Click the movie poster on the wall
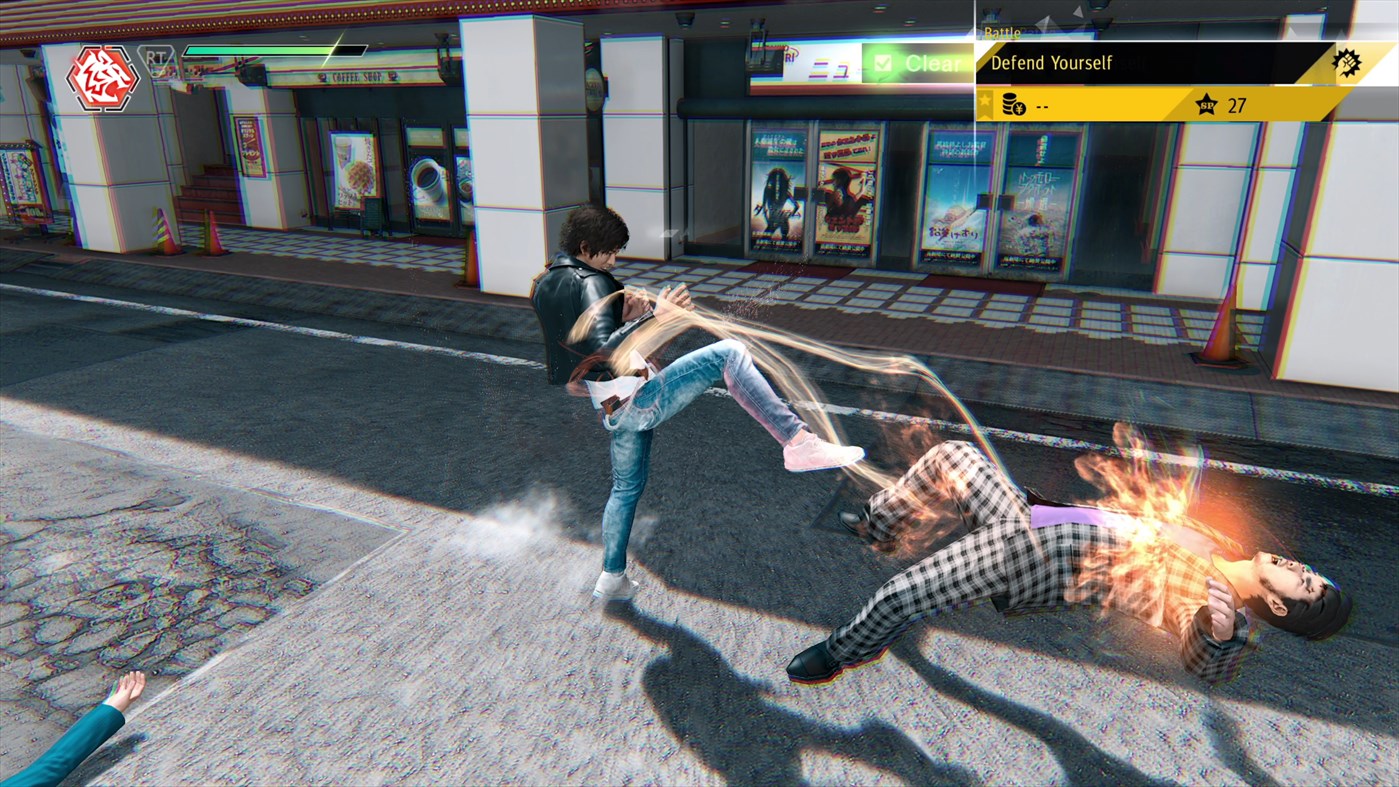1399x787 pixels. [780, 190]
